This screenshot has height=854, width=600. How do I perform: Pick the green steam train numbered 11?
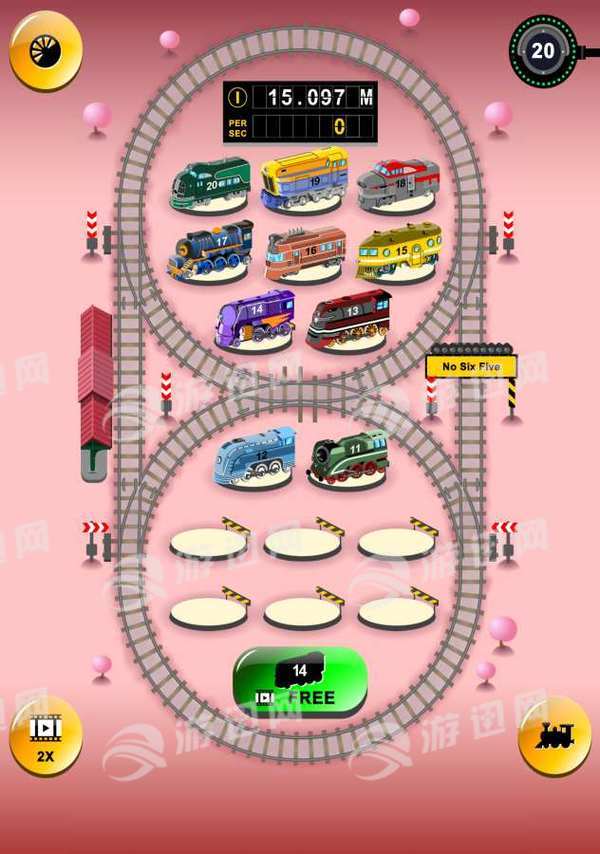[347, 456]
